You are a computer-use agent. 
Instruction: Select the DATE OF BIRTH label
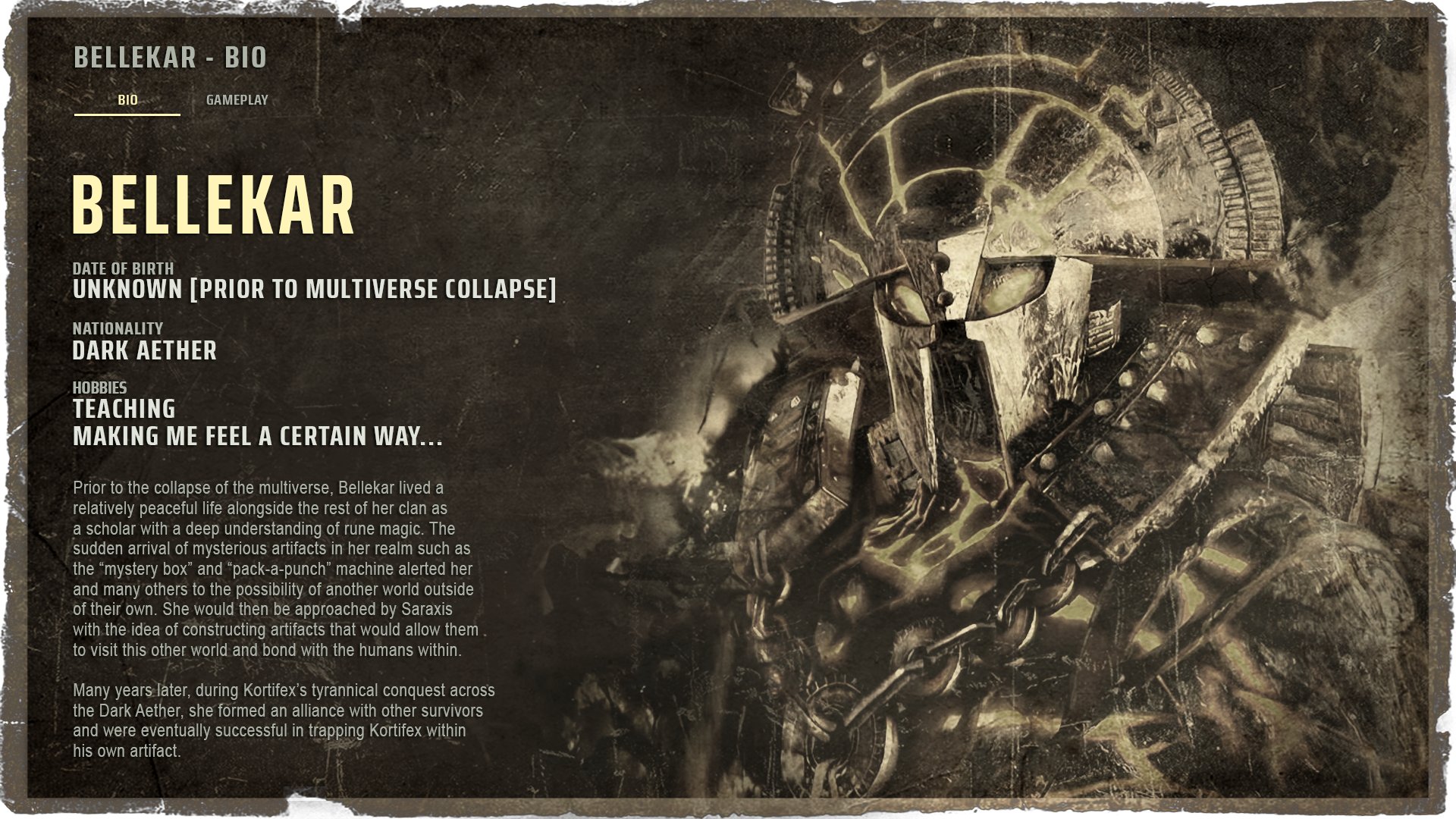122,268
